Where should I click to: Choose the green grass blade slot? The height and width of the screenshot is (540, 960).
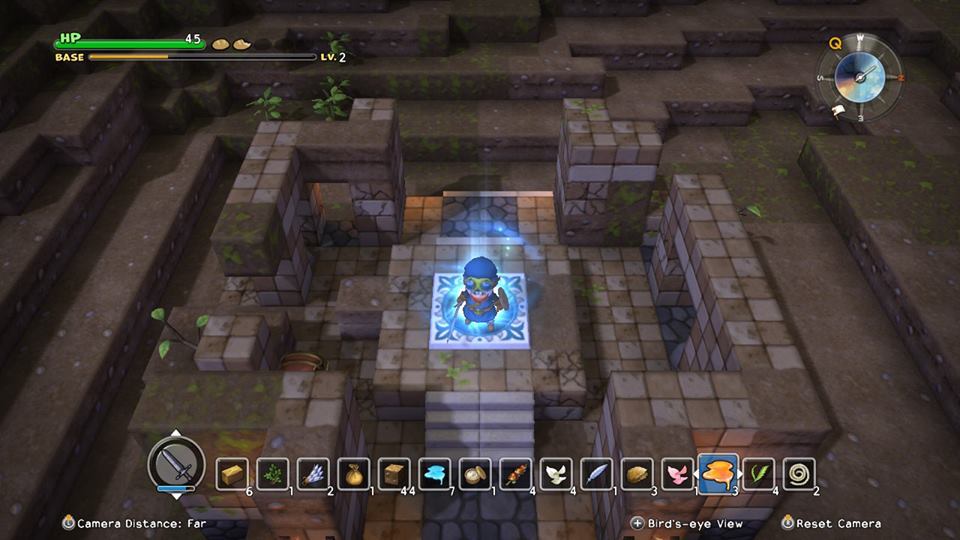click(x=759, y=474)
